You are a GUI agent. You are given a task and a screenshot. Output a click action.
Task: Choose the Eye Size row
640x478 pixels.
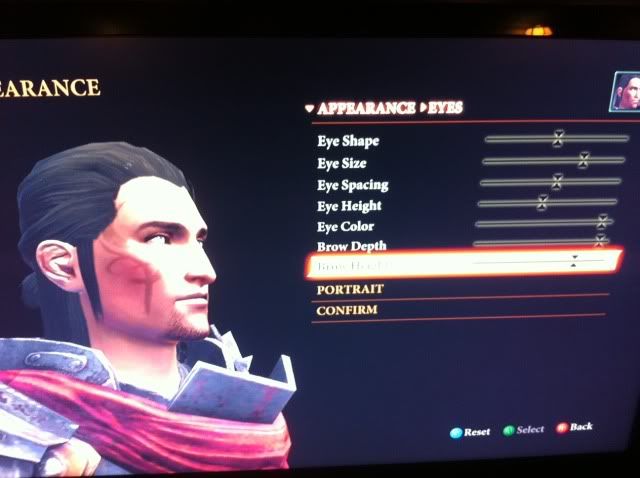[x=342, y=163]
